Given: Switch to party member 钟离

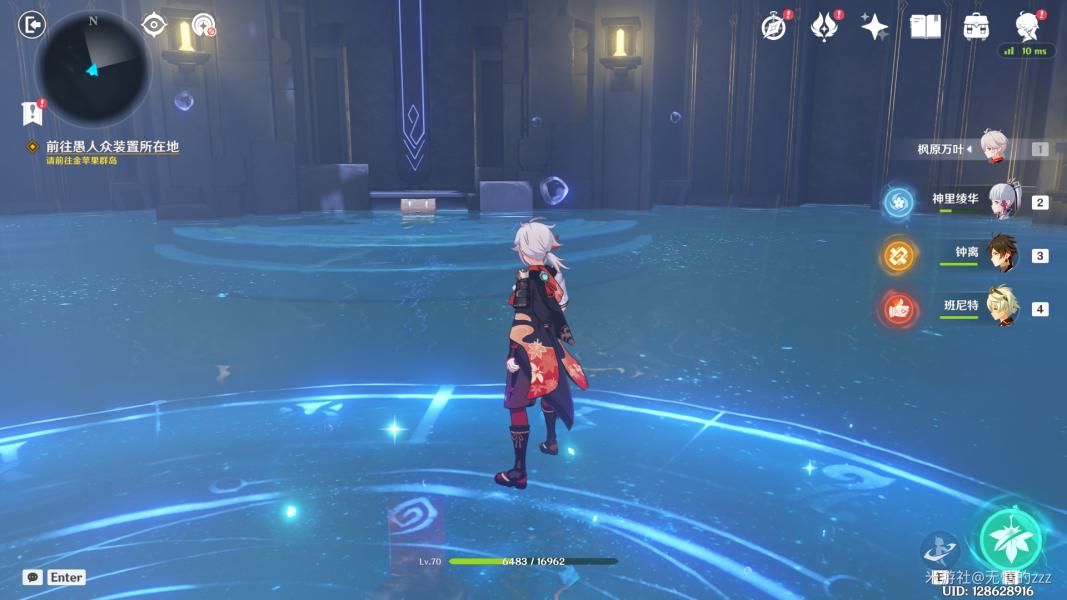Looking at the screenshot, I should (x=1001, y=255).
